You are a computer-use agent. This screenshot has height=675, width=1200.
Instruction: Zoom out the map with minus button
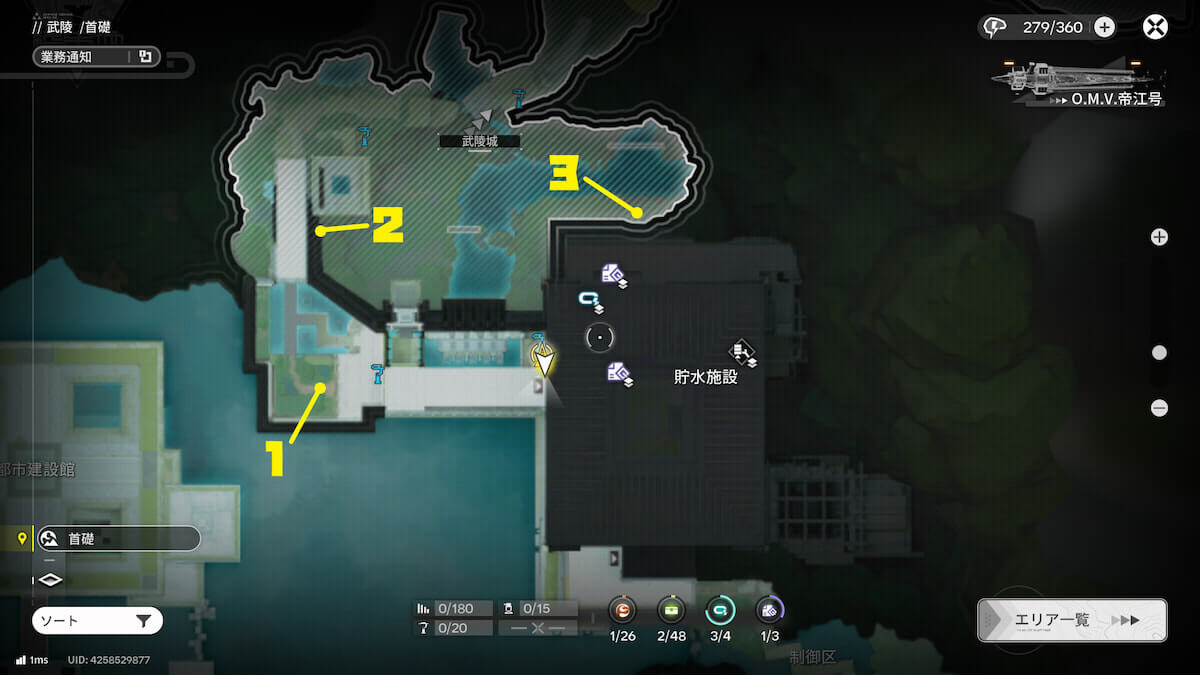coord(1159,408)
